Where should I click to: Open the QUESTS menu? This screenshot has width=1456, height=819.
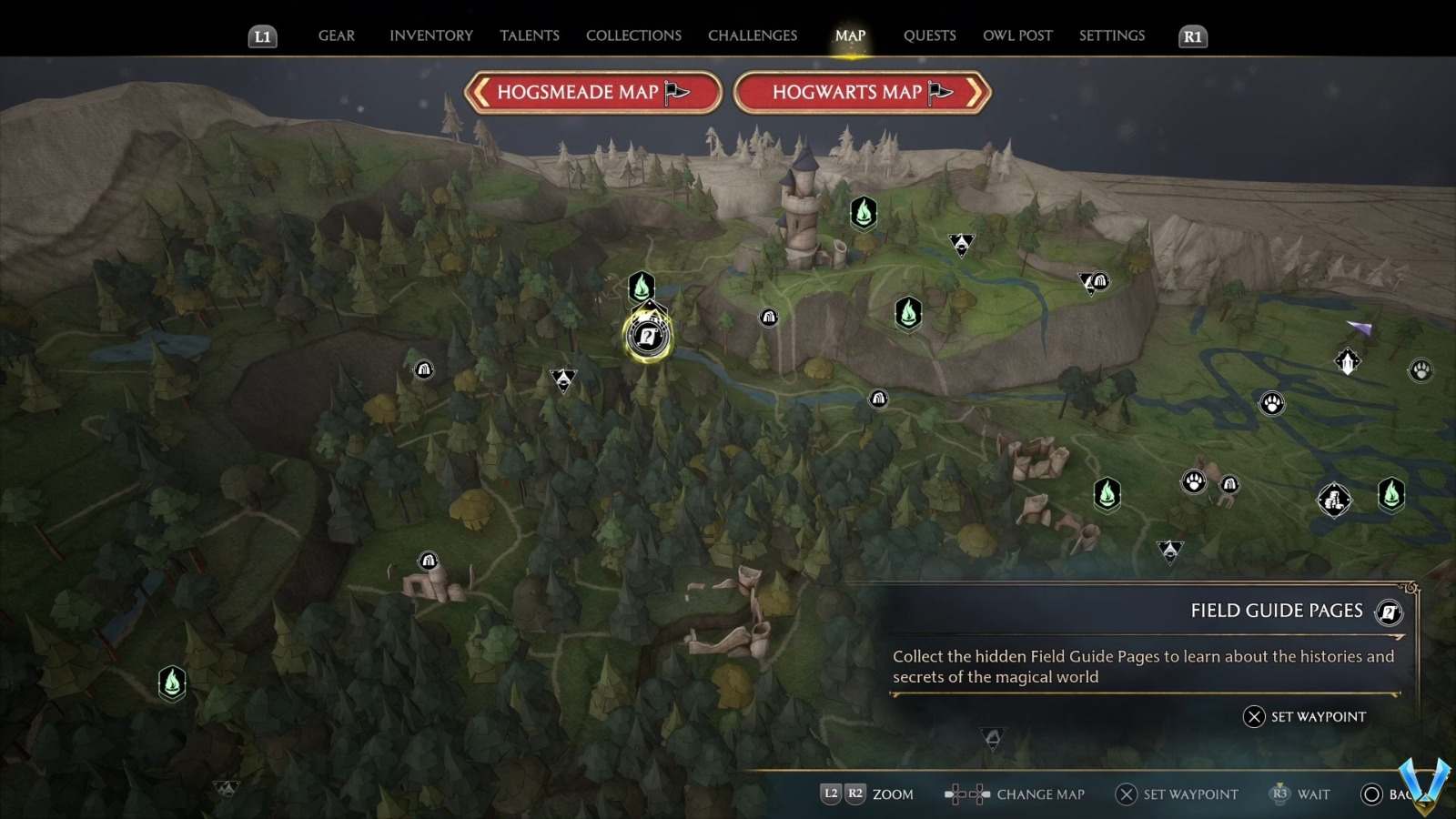929,35
